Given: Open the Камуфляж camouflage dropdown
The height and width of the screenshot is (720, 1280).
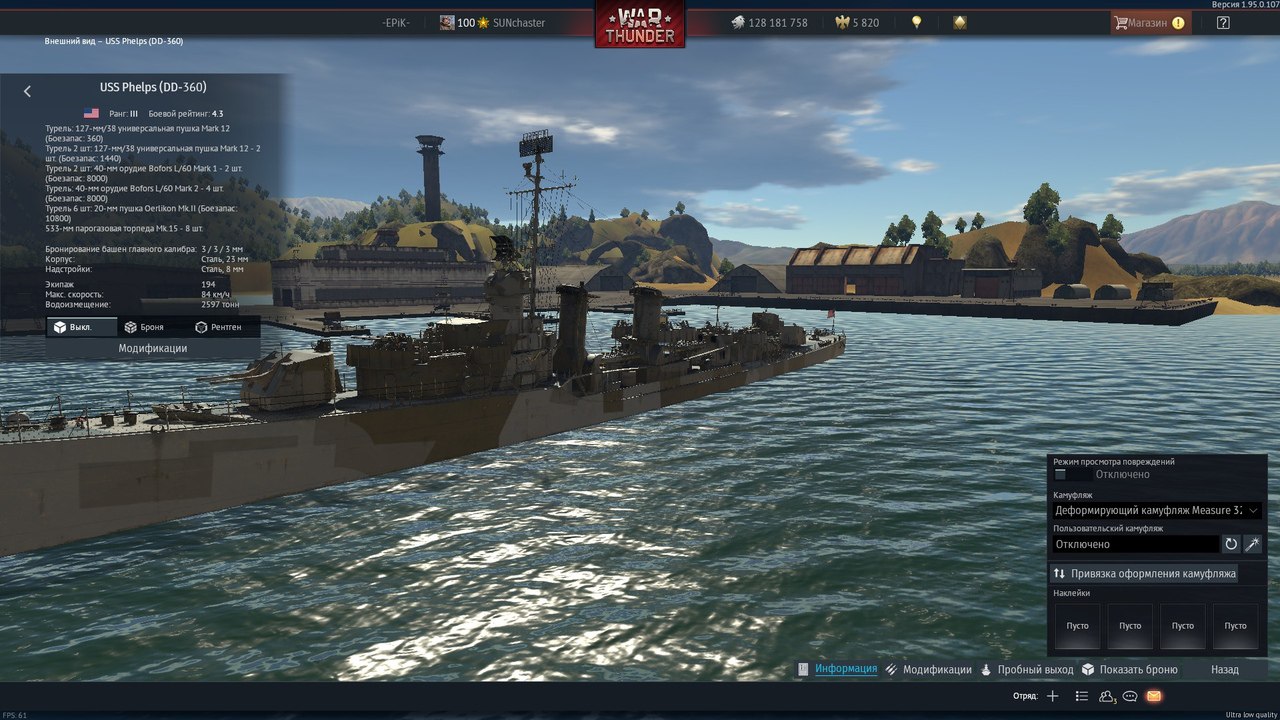Looking at the screenshot, I should point(1157,510).
